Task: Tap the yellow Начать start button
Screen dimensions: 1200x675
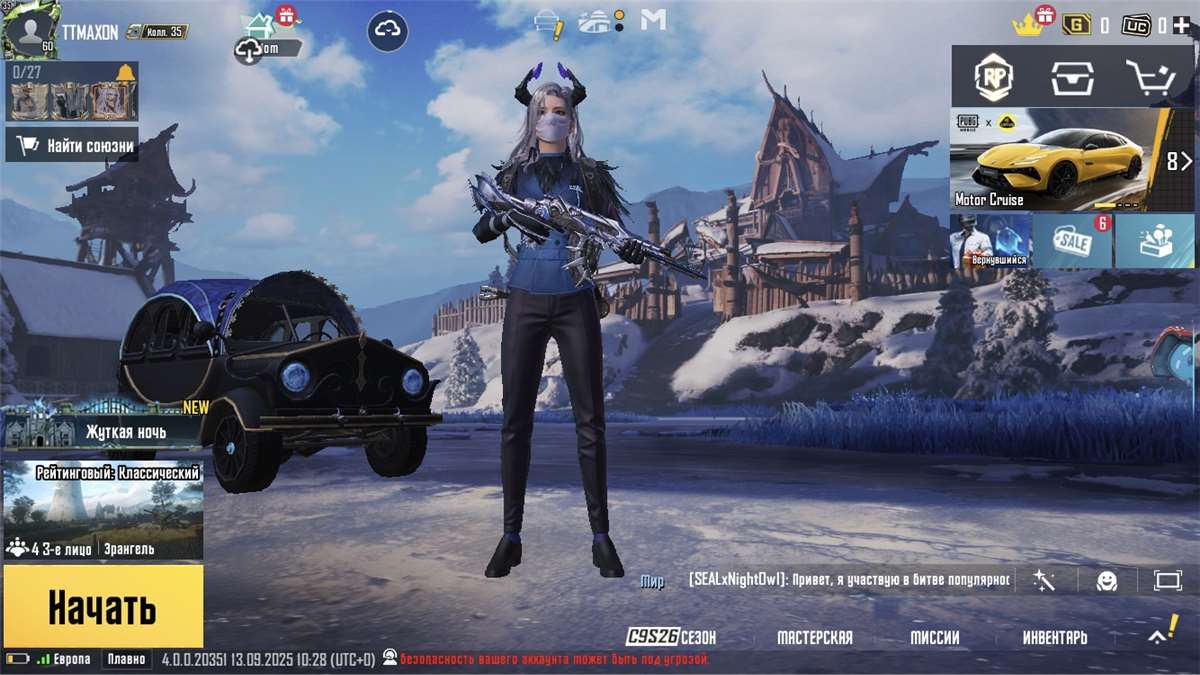Action: pos(103,607)
